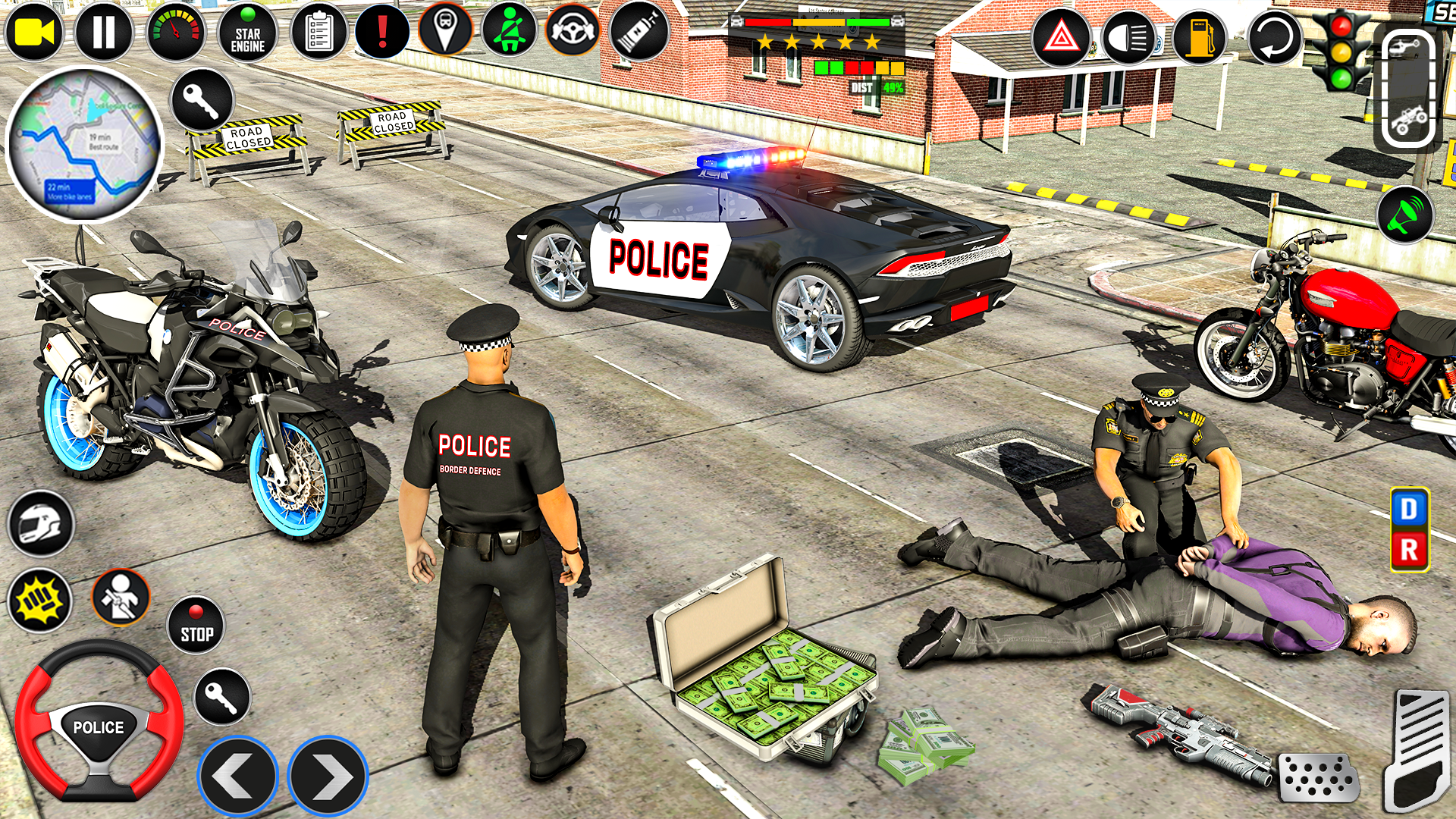Image resolution: width=1456 pixels, height=819 pixels.
Task: Select the screen recorder camera icon
Action: click(32, 32)
